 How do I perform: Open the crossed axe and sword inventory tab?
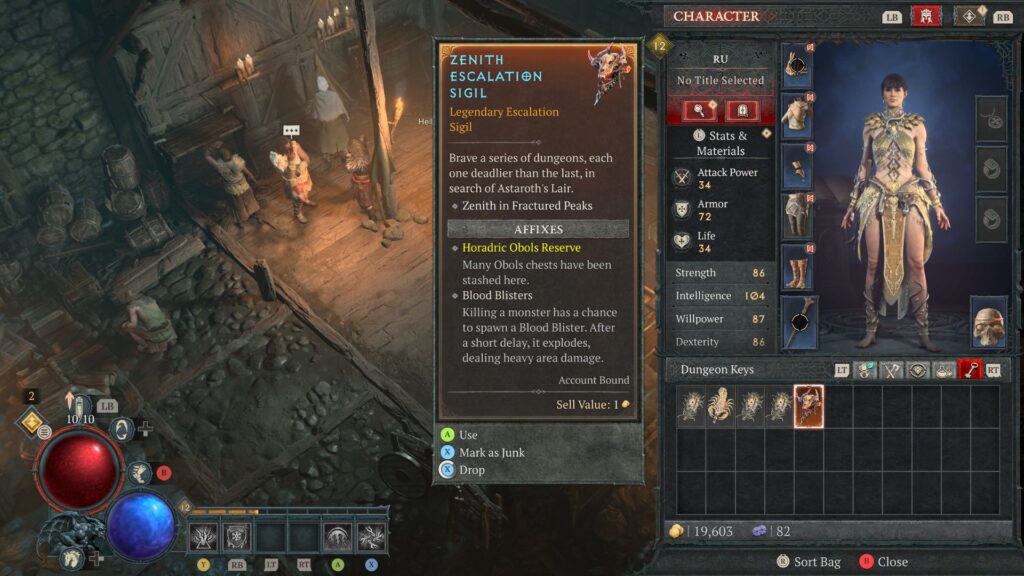tap(892, 370)
